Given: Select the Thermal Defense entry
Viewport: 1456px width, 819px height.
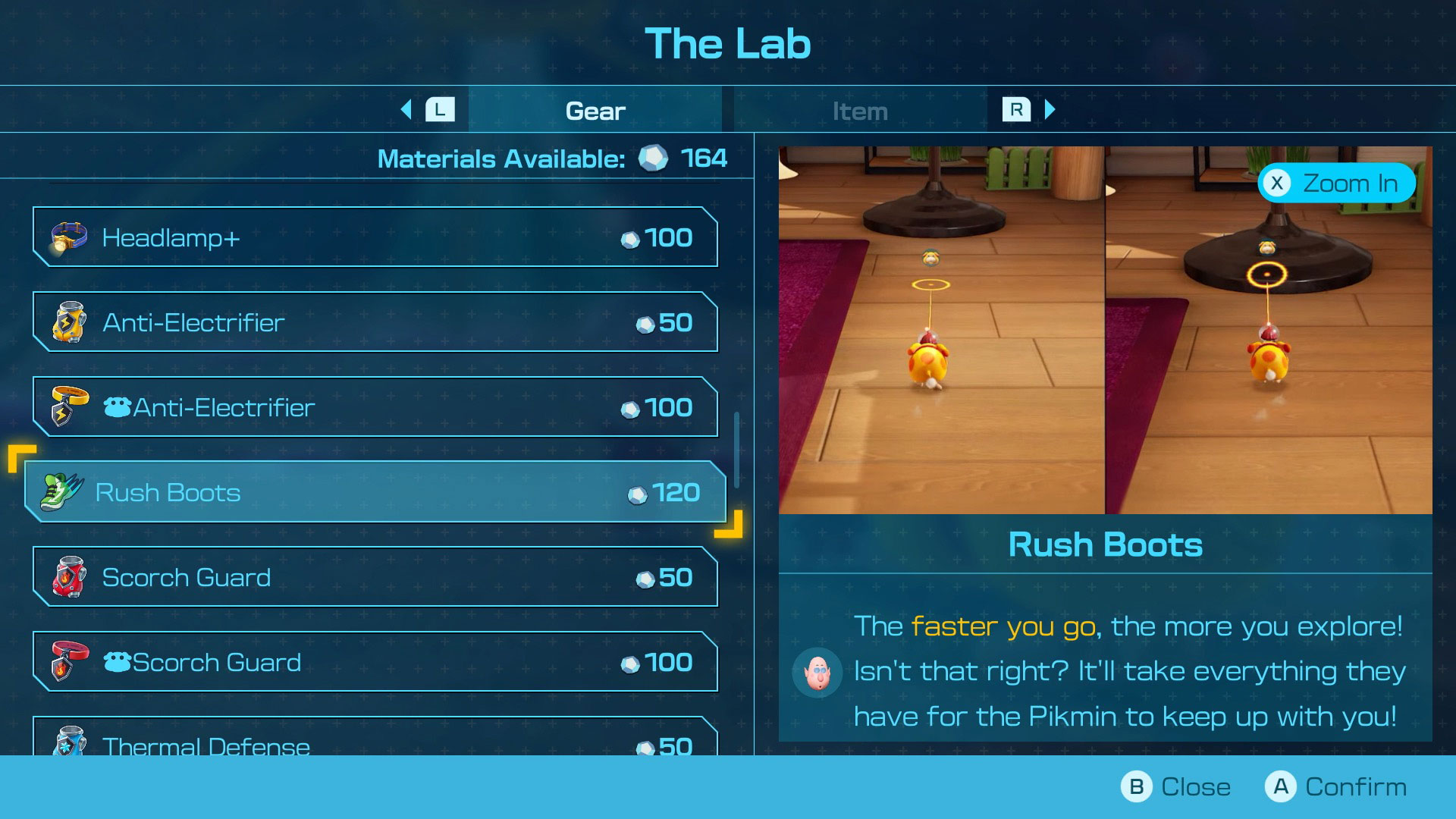Looking at the screenshot, I should click(375, 739).
